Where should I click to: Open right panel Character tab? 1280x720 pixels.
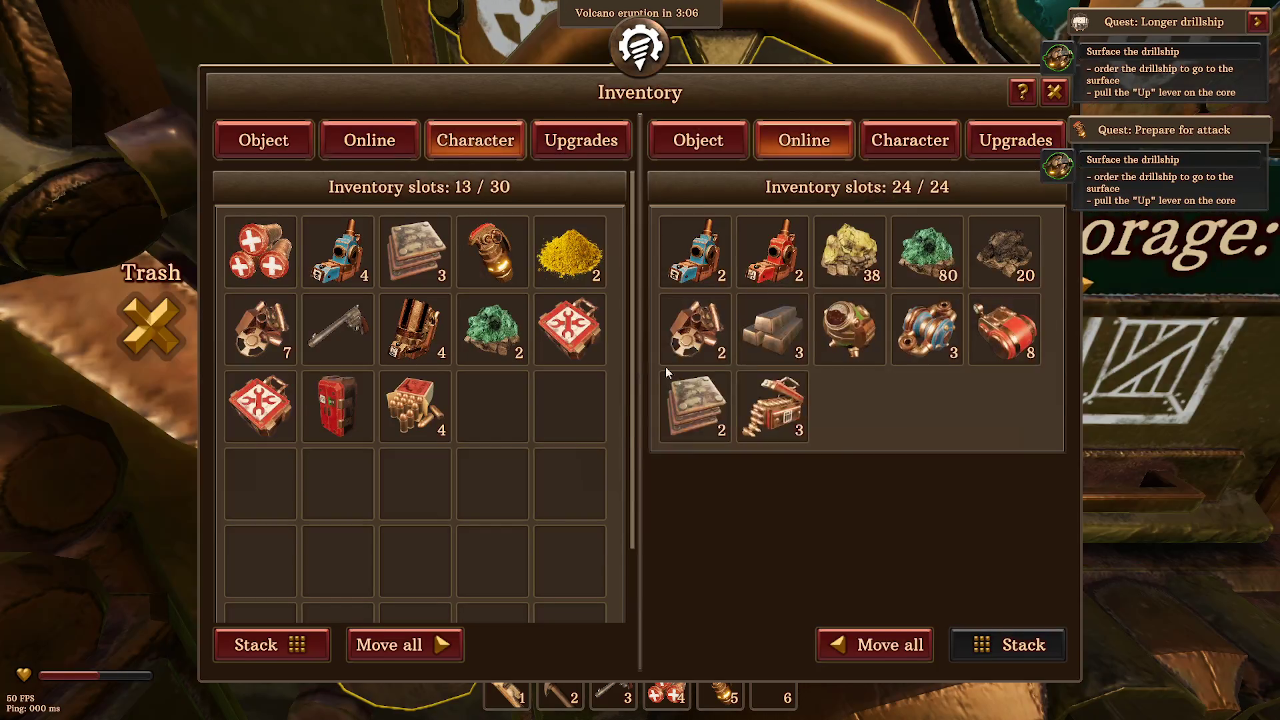click(x=909, y=140)
